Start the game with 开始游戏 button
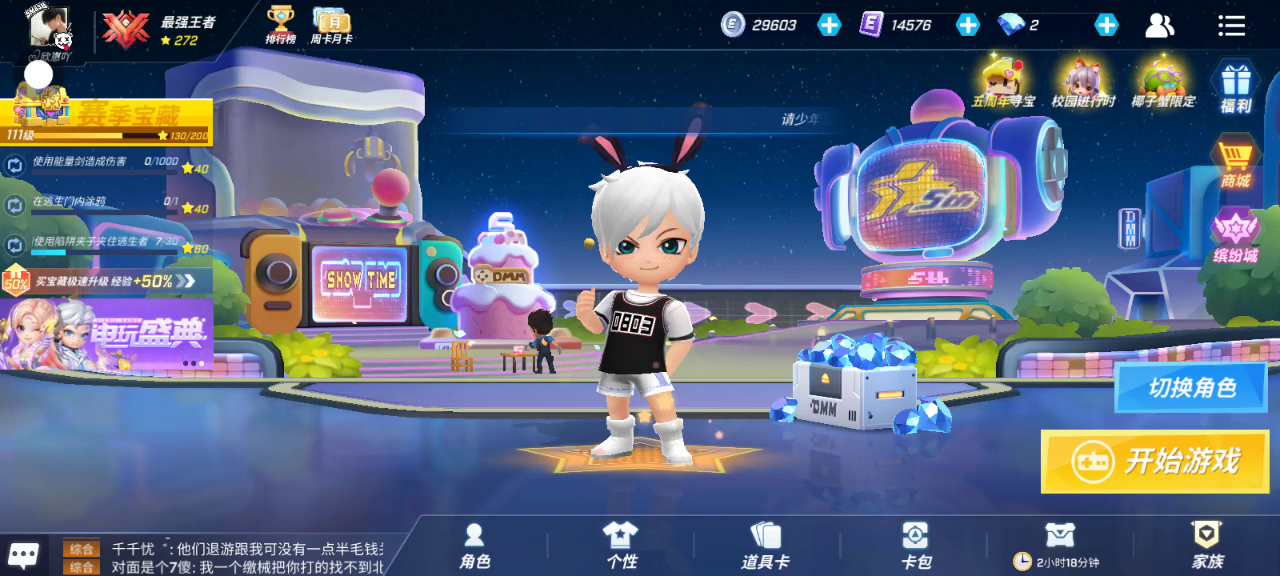The image size is (1280, 576). [1155, 461]
